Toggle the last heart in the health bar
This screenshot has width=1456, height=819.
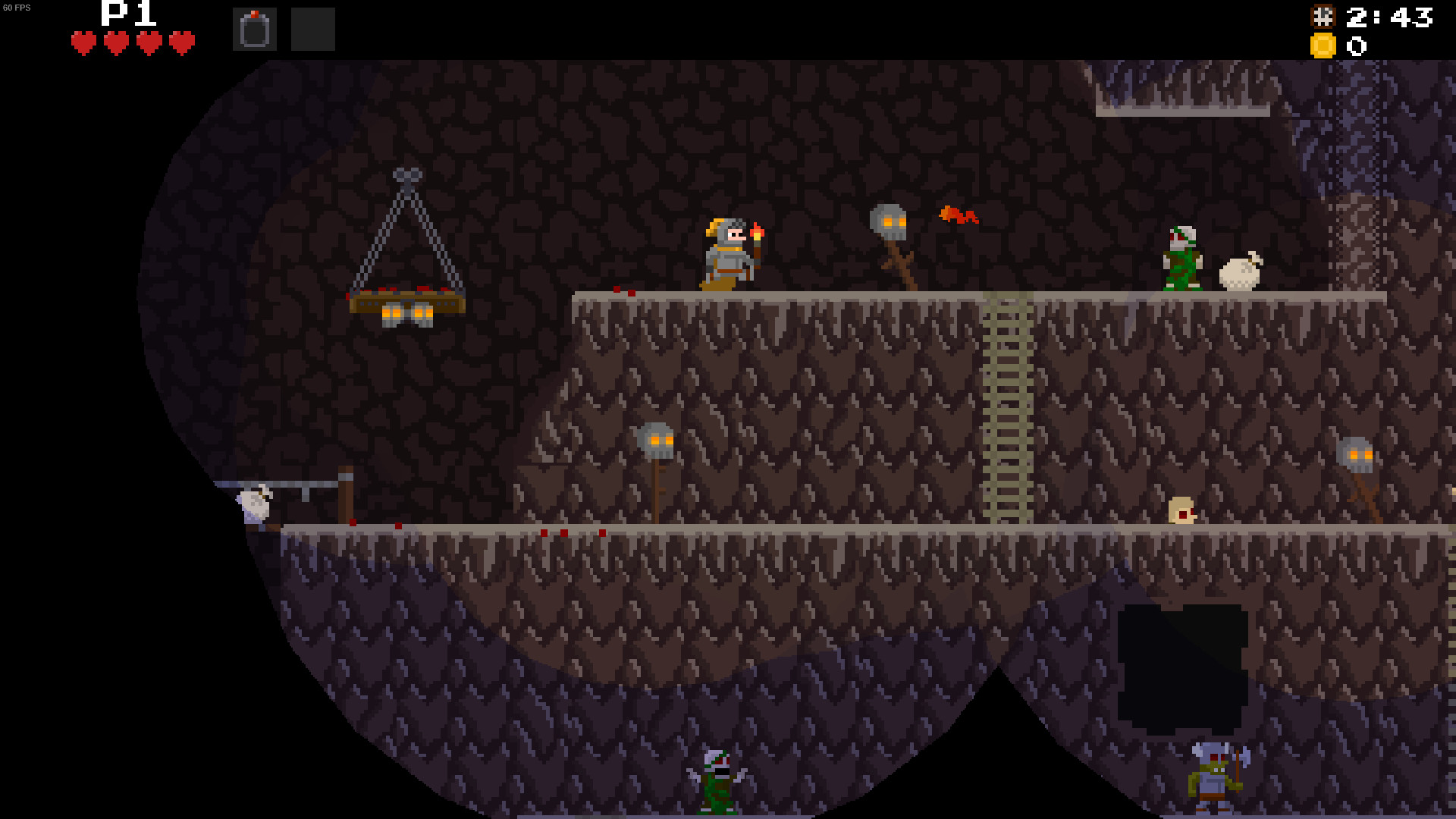coord(180,42)
